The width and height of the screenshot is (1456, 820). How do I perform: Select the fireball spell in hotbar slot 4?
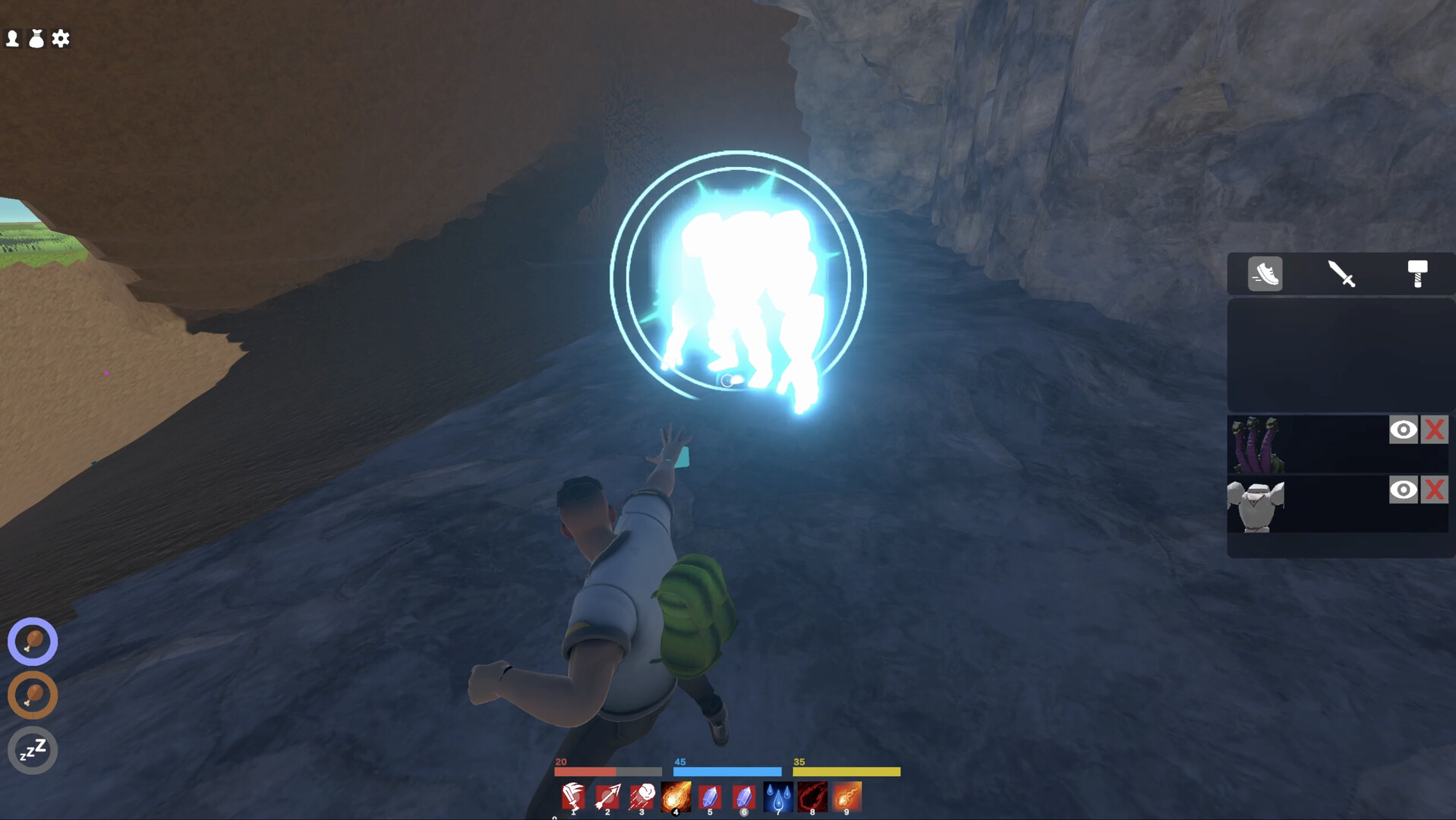click(676, 796)
